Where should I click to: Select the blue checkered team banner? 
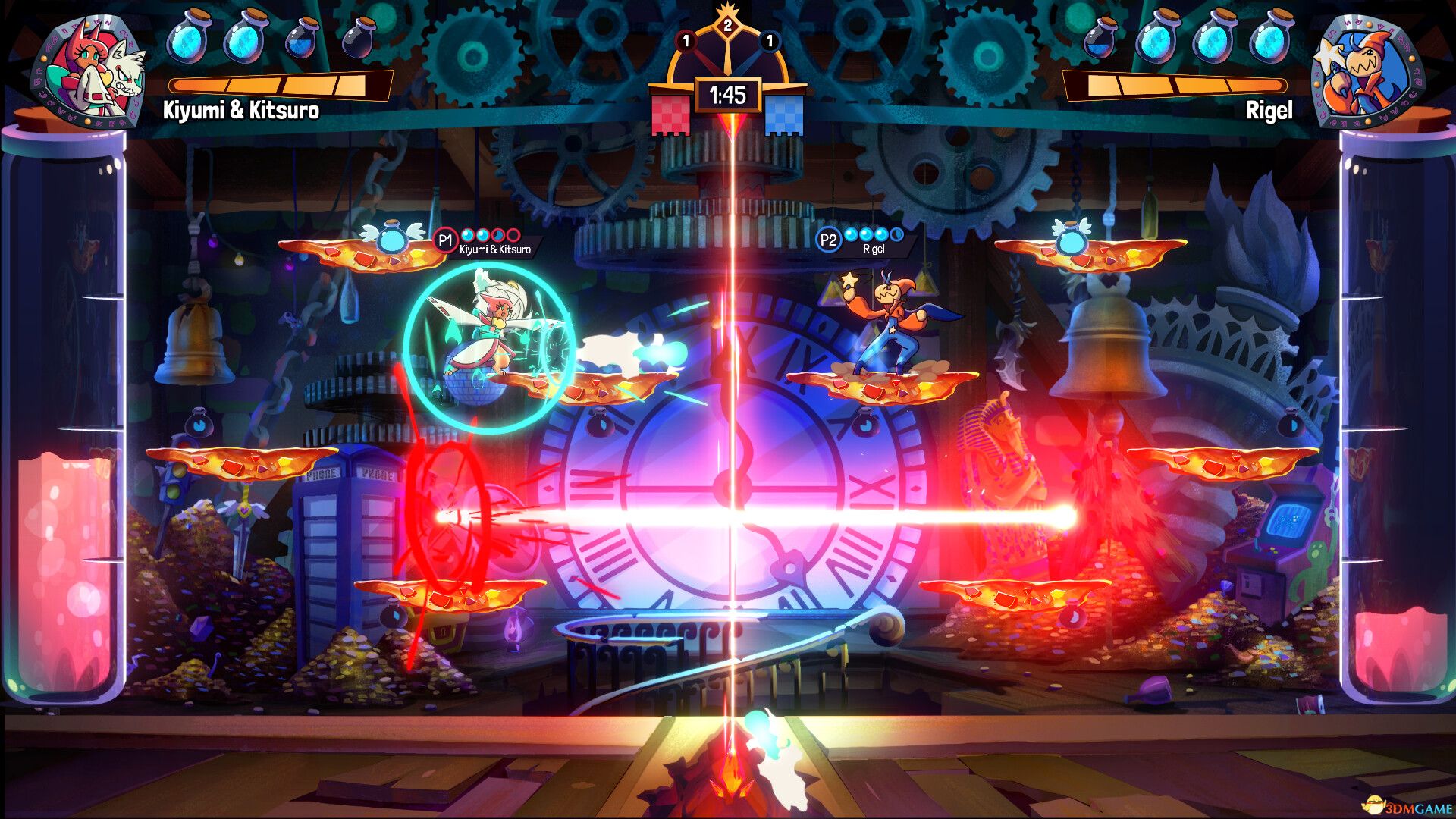point(786,115)
